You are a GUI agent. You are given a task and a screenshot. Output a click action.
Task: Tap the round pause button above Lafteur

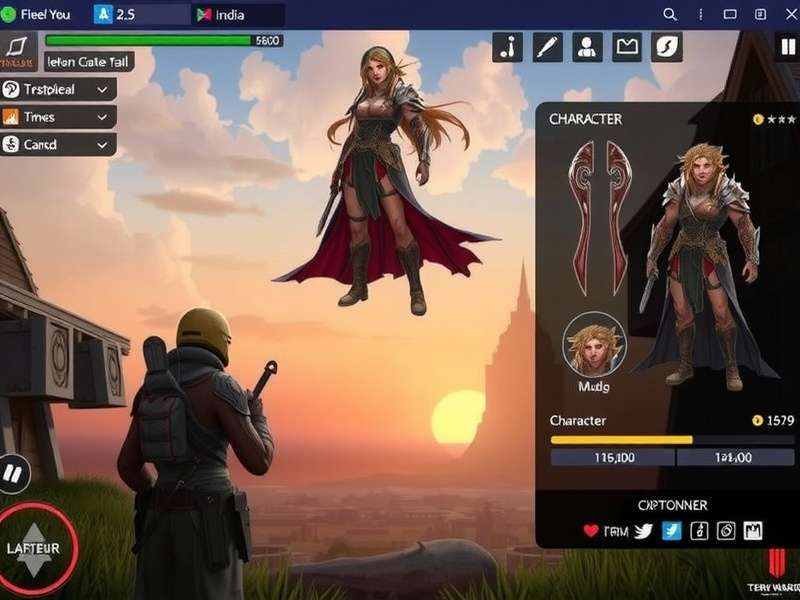[x=13, y=473]
